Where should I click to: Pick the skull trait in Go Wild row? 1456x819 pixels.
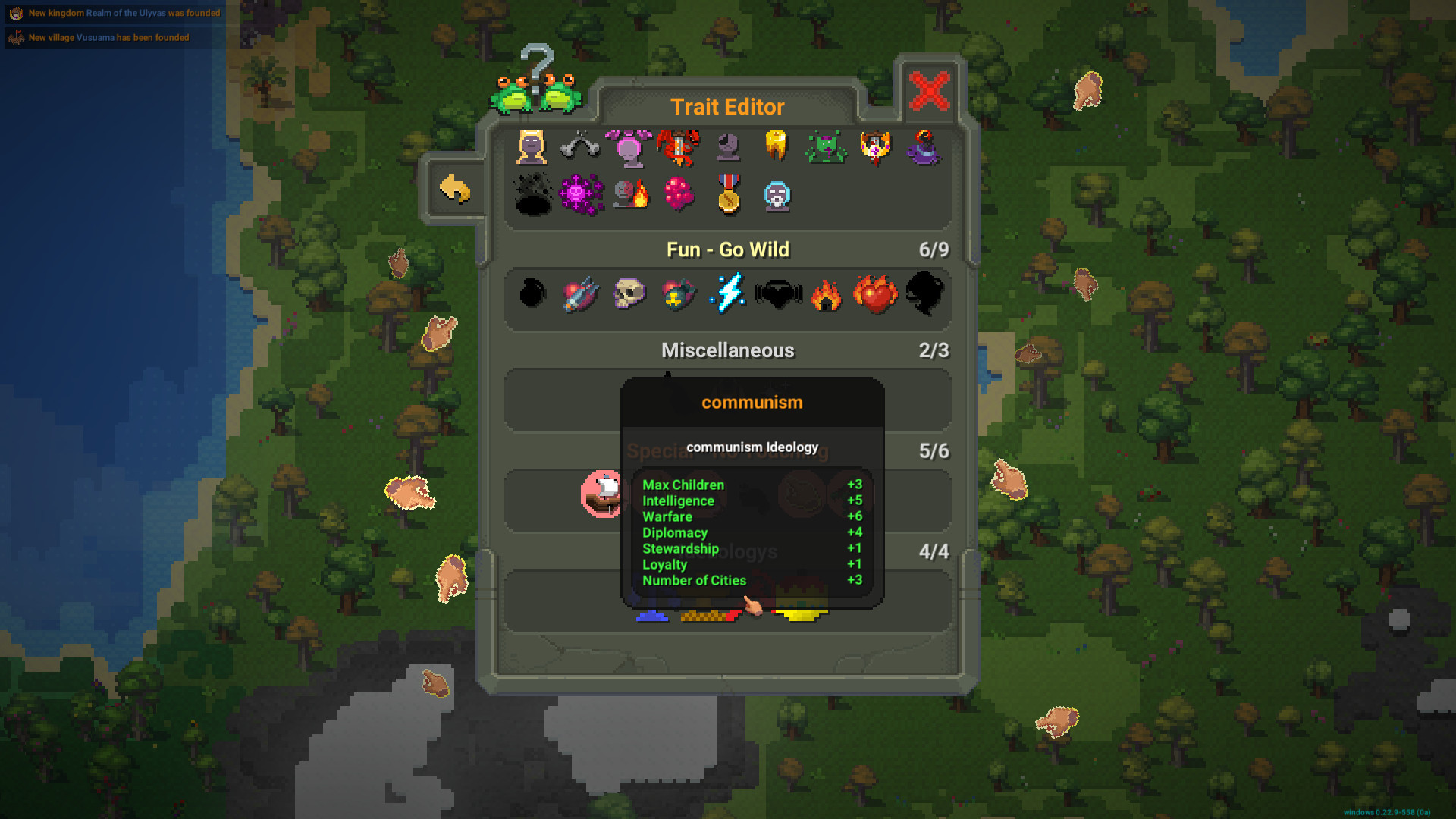pyautogui.click(x=629, y=296)
